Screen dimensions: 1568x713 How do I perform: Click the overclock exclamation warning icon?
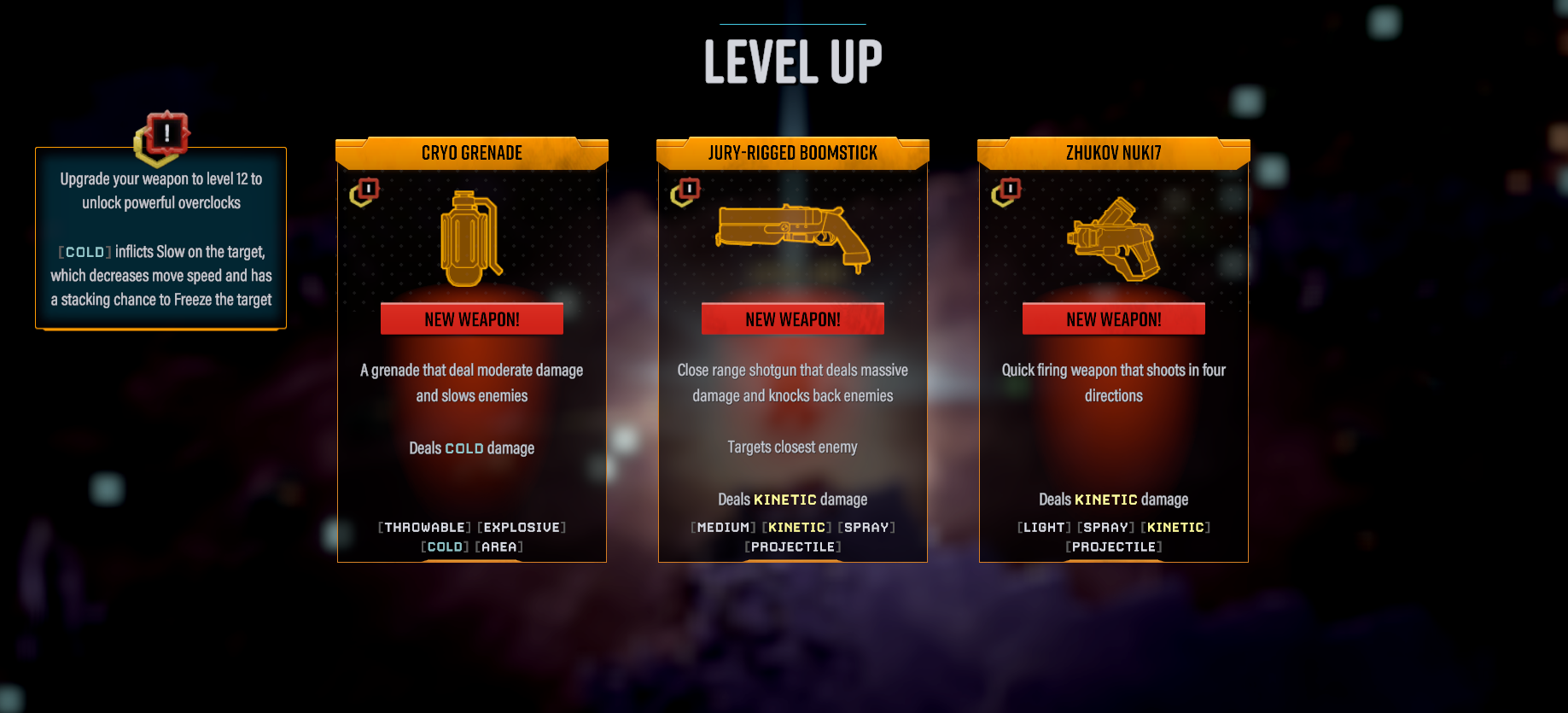click(x=163, y=135)
